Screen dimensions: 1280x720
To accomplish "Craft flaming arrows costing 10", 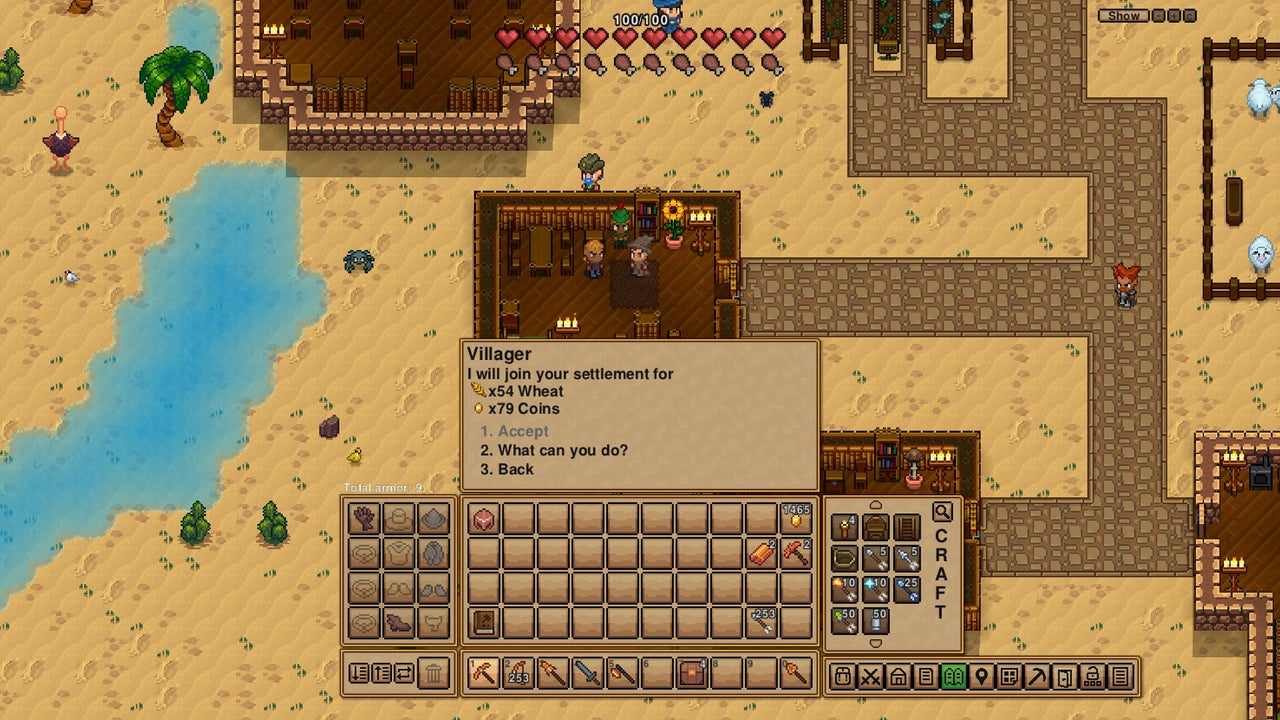I will 845,588.
